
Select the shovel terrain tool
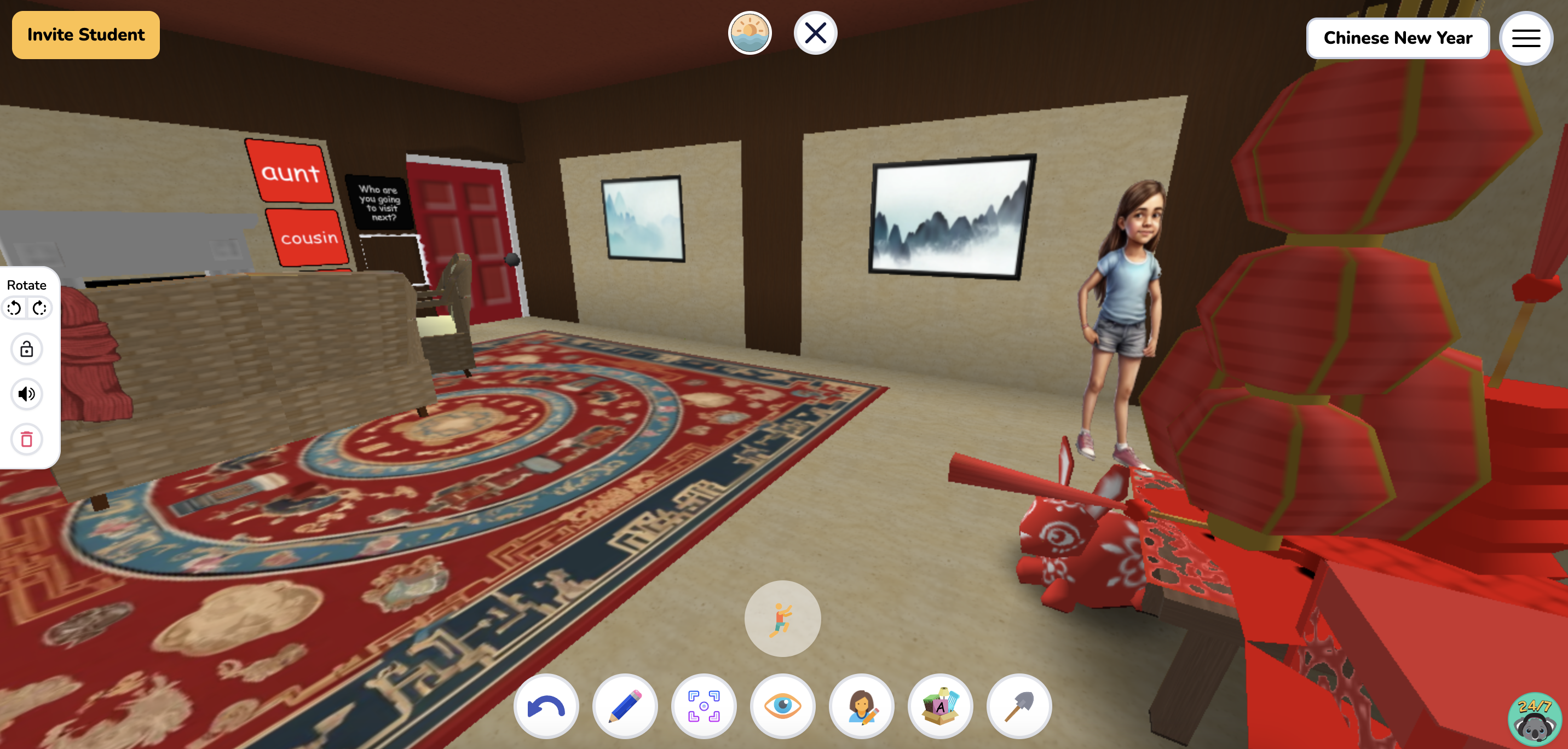pyautogui.click(x=1019, y=706)
